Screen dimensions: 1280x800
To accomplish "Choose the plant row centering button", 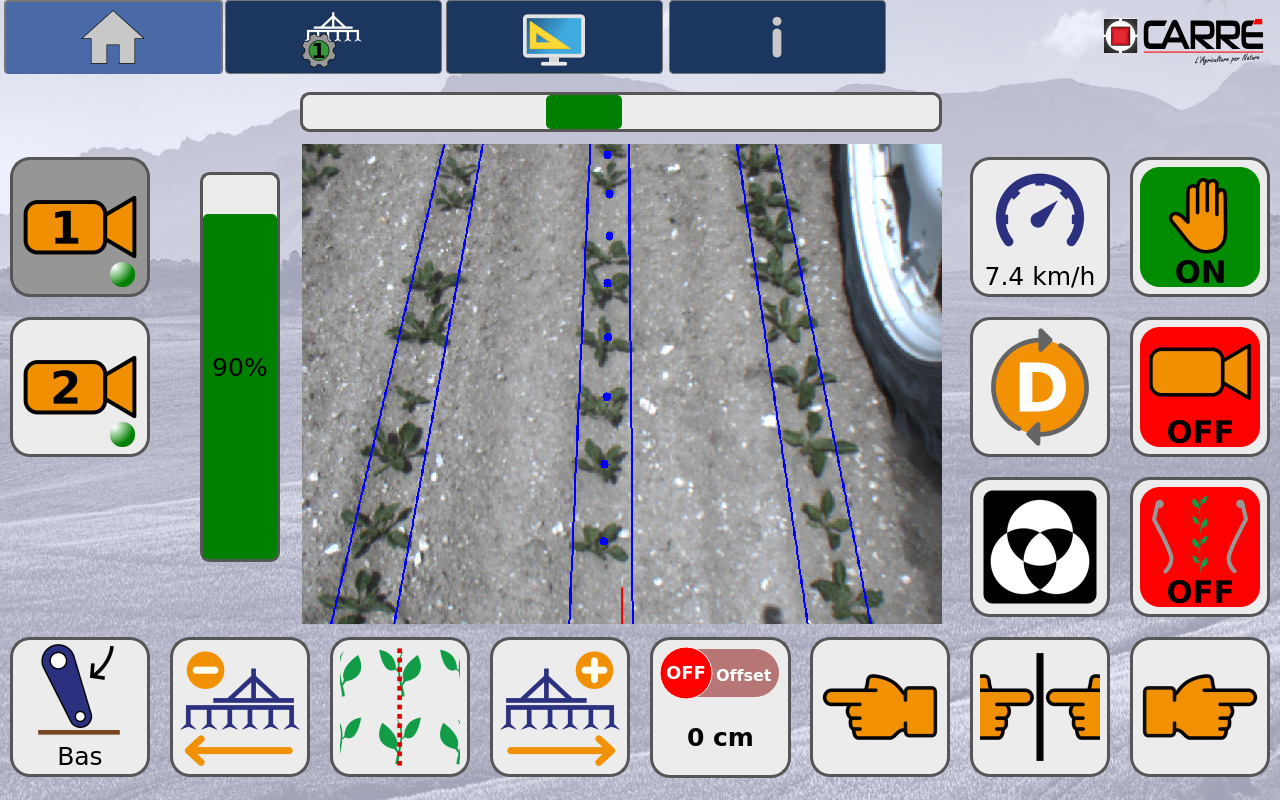I will (x=400, y=707).
